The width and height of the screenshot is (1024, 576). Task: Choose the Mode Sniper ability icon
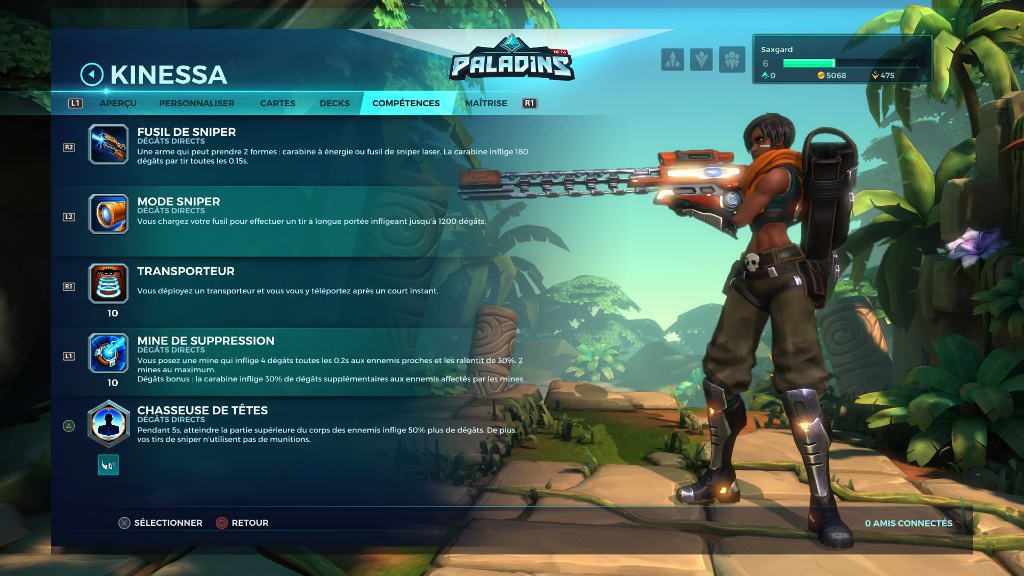tap(108, 214)
